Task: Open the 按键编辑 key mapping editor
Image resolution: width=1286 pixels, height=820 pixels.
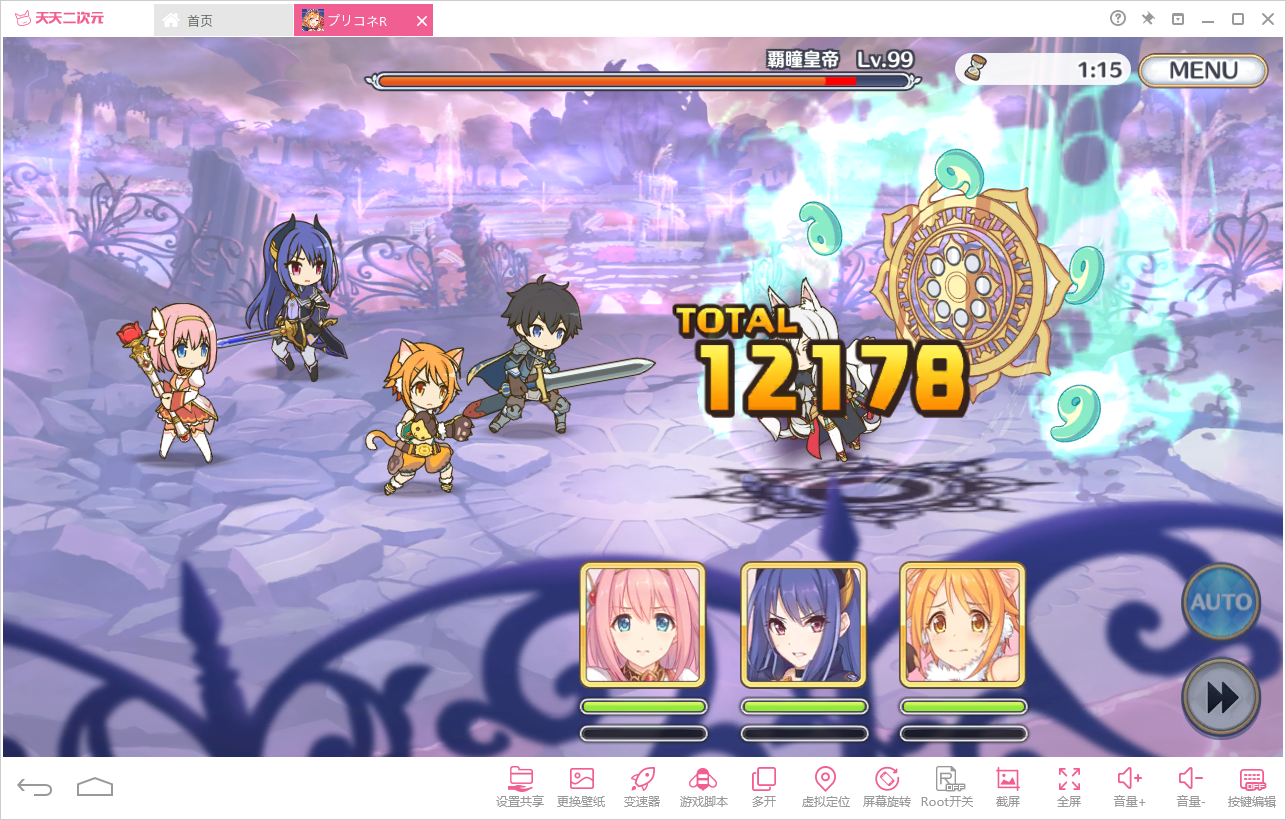Action: pyautogui.click(x=1251, y=785)
